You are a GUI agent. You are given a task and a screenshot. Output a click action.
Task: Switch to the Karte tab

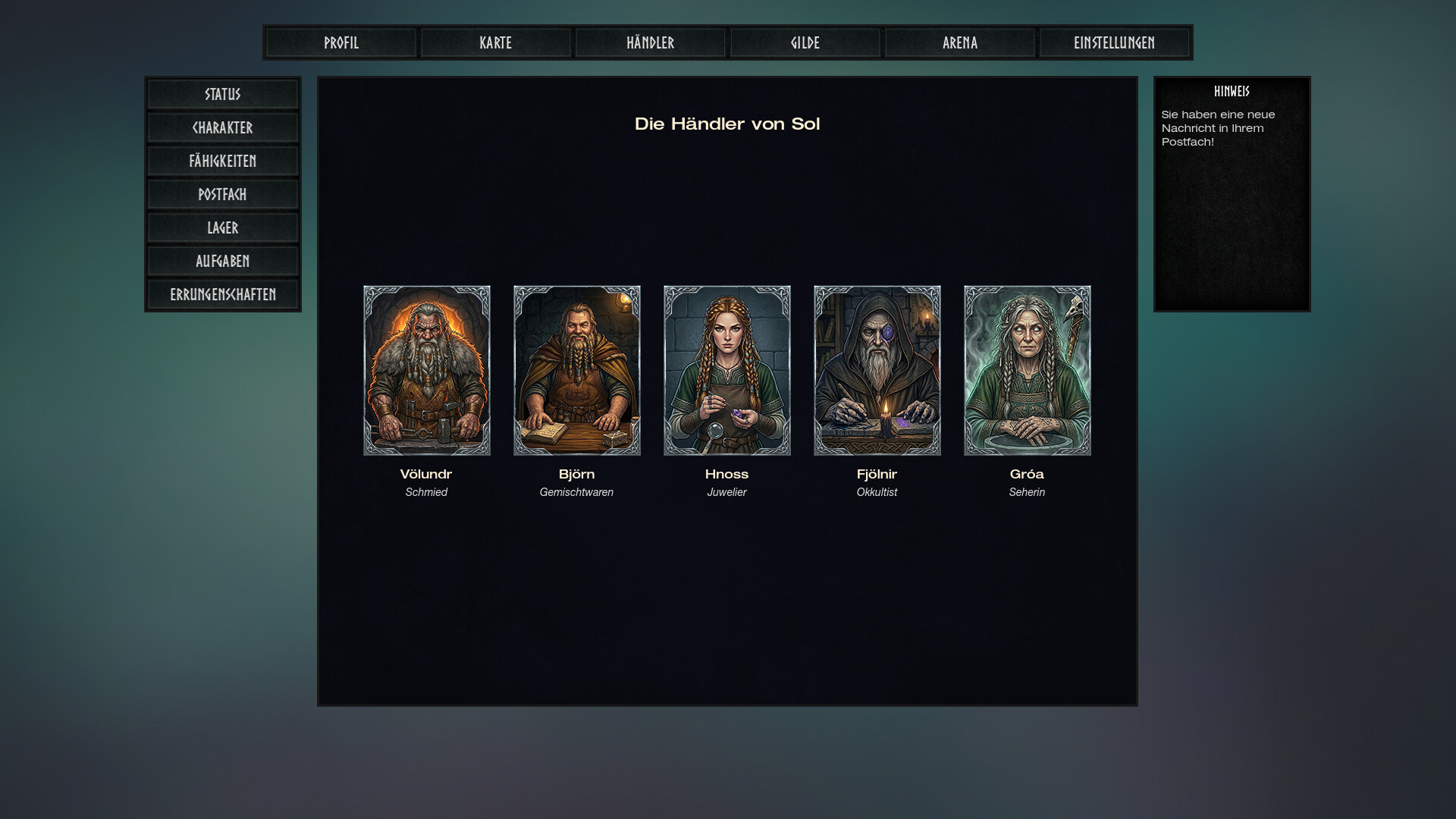tap(495, 42)
